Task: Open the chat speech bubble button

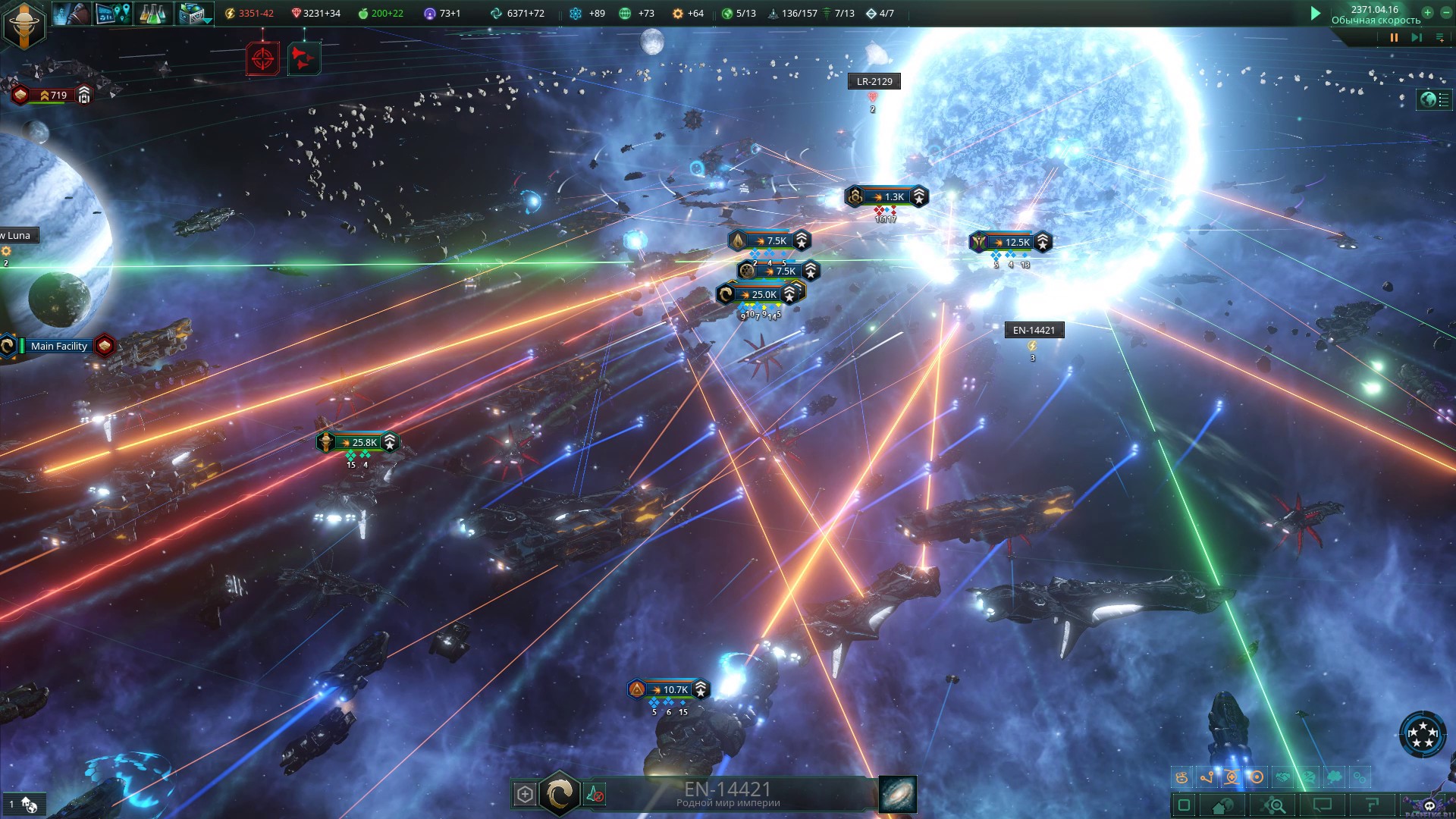Action: click(1322, 805)
